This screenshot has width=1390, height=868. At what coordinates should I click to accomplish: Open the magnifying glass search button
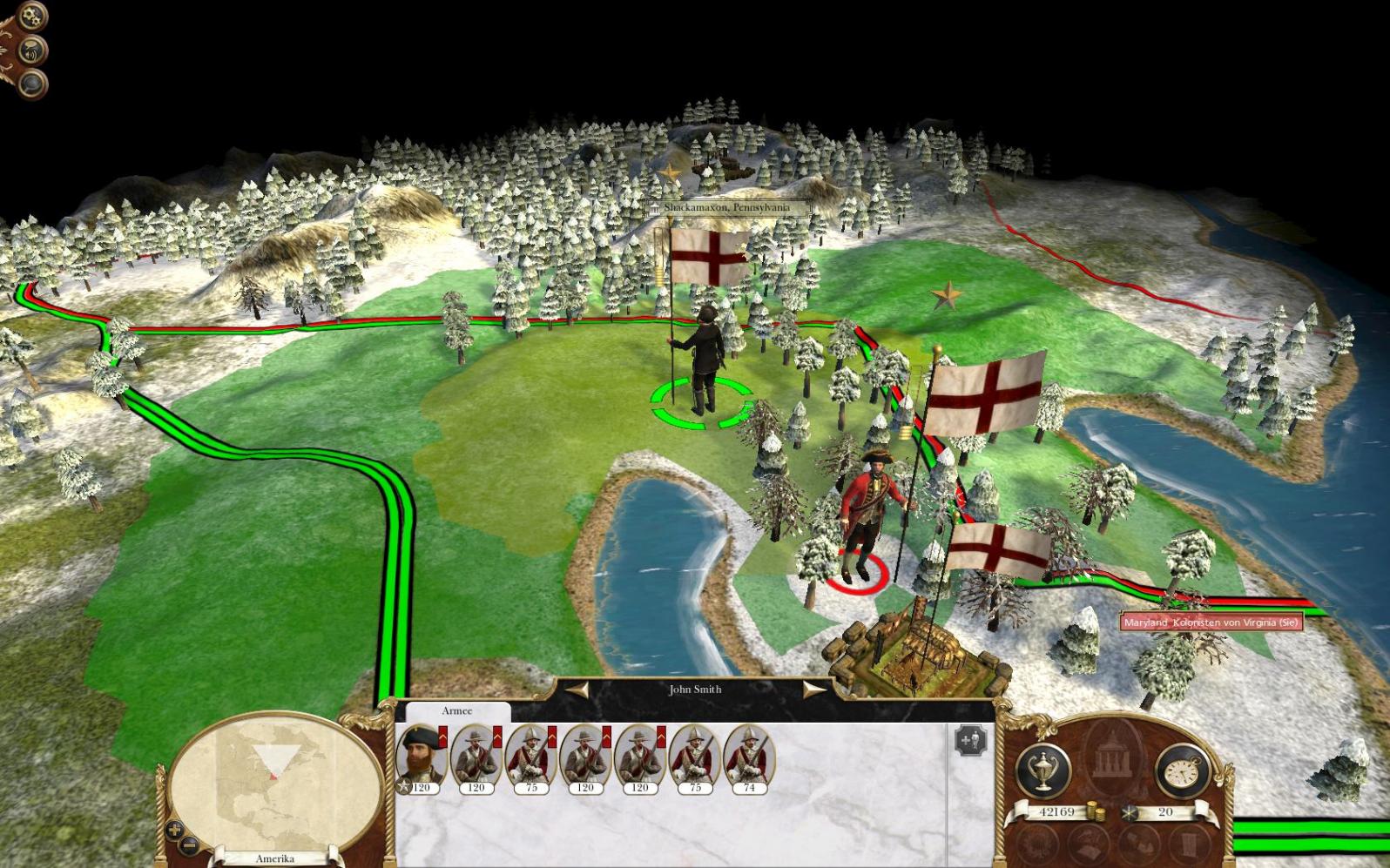[32, 83]
